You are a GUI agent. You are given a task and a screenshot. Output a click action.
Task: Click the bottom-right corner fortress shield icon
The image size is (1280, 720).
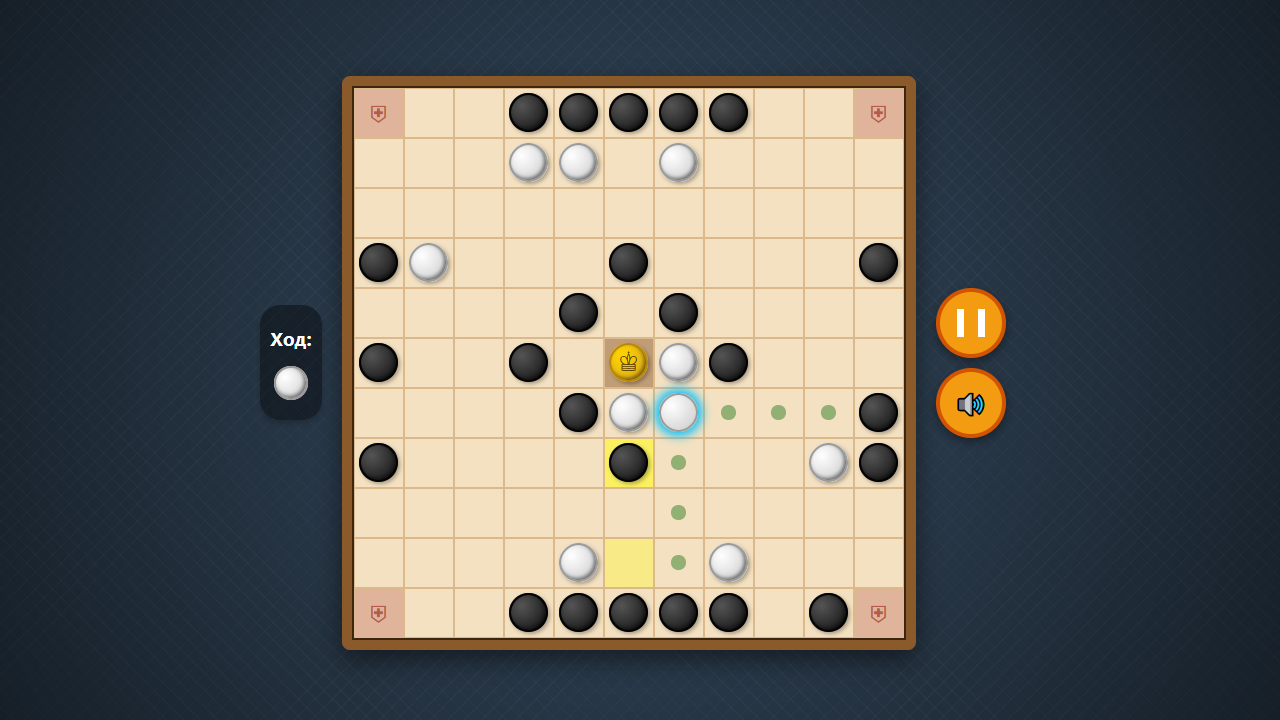(x=878, y=612)
